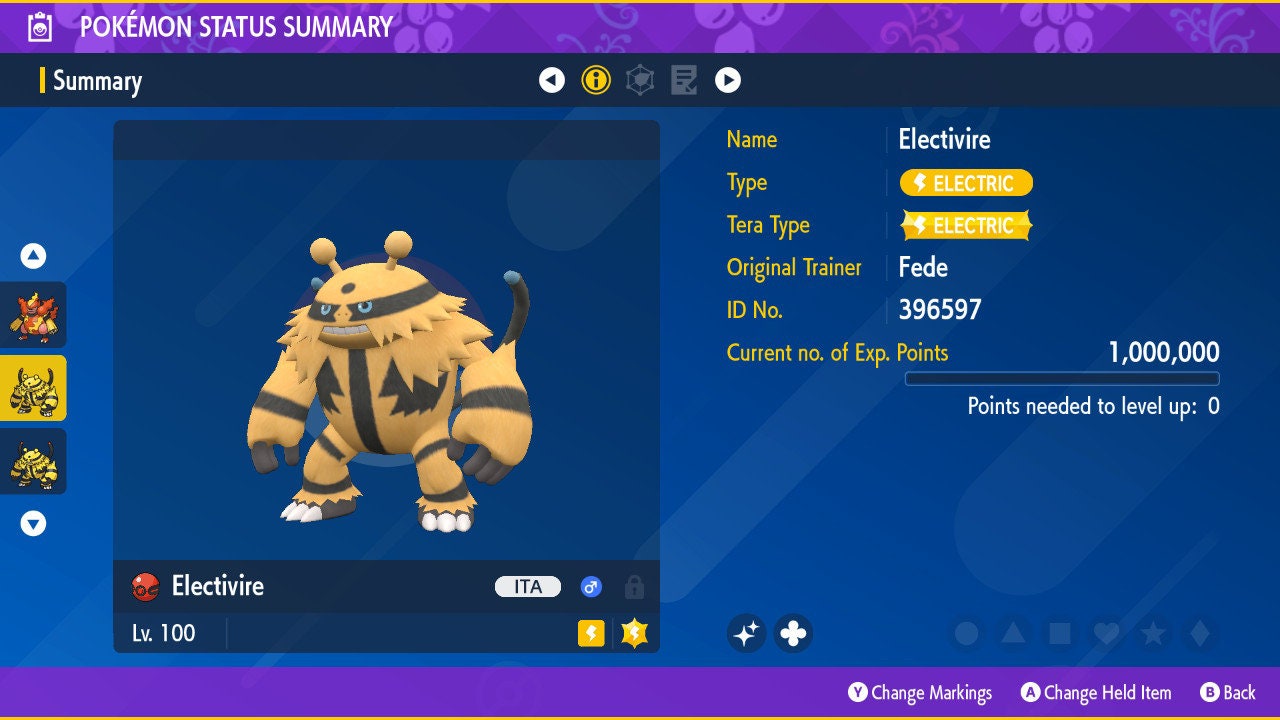Toggle the star marking

coord(1153,633)
